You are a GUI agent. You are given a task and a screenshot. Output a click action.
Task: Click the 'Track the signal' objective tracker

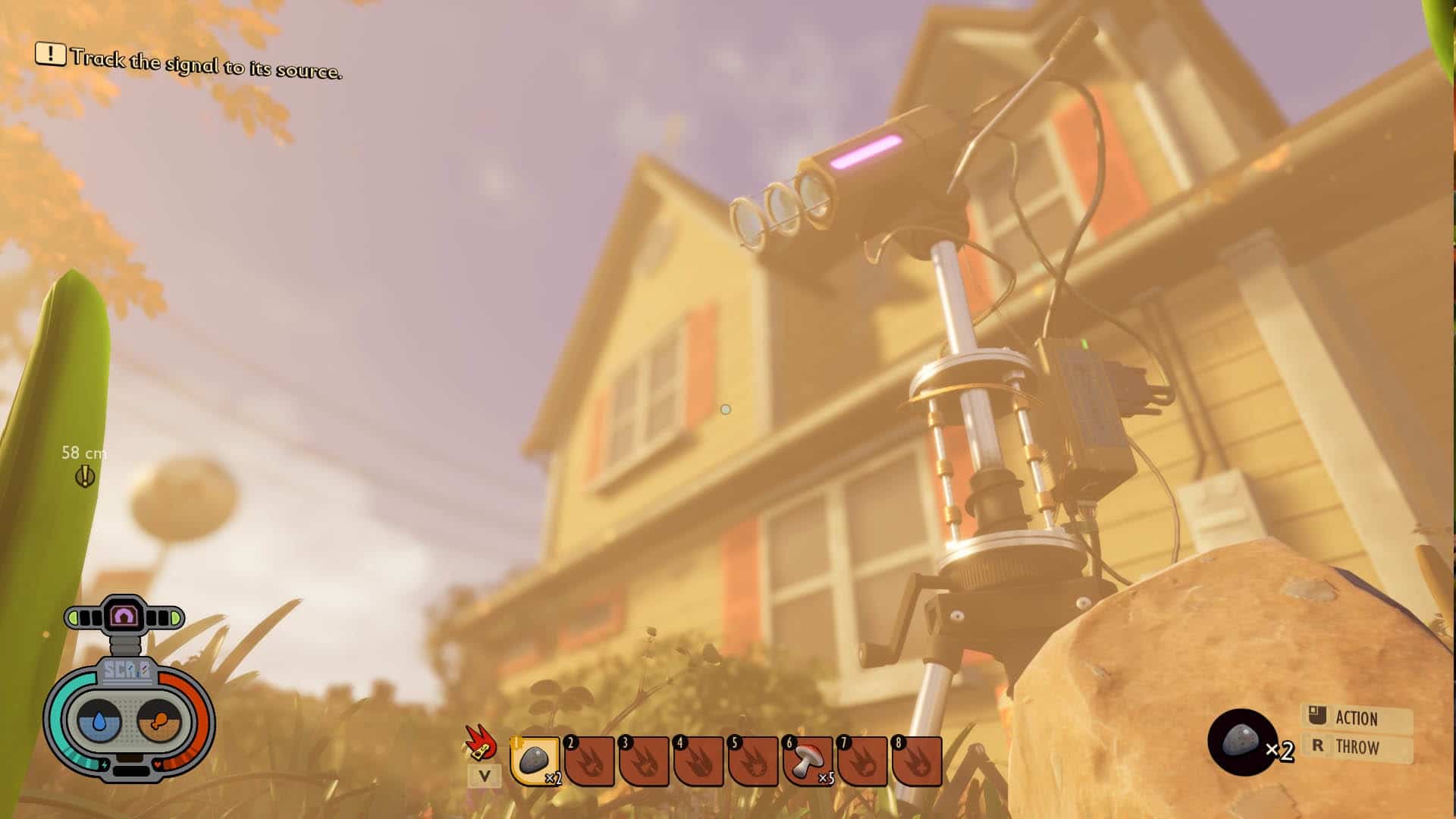coord(189,62)
